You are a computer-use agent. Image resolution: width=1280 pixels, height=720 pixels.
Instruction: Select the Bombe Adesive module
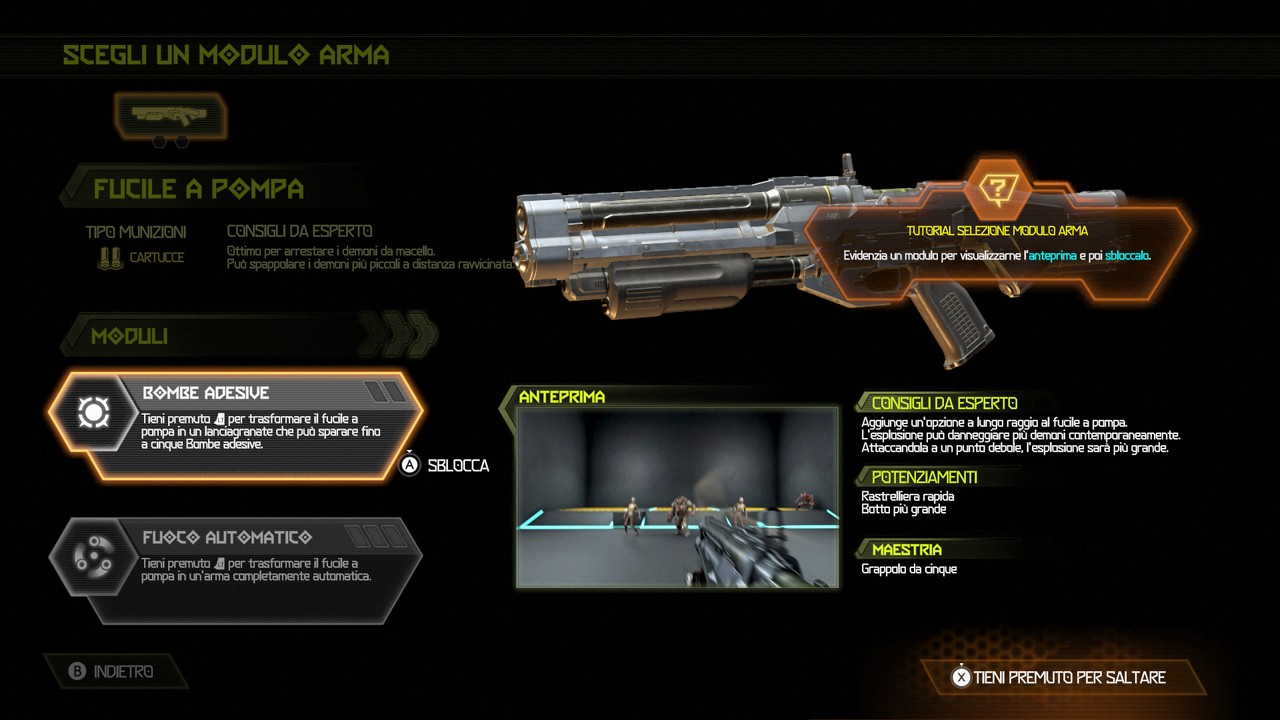coord(236,425)
